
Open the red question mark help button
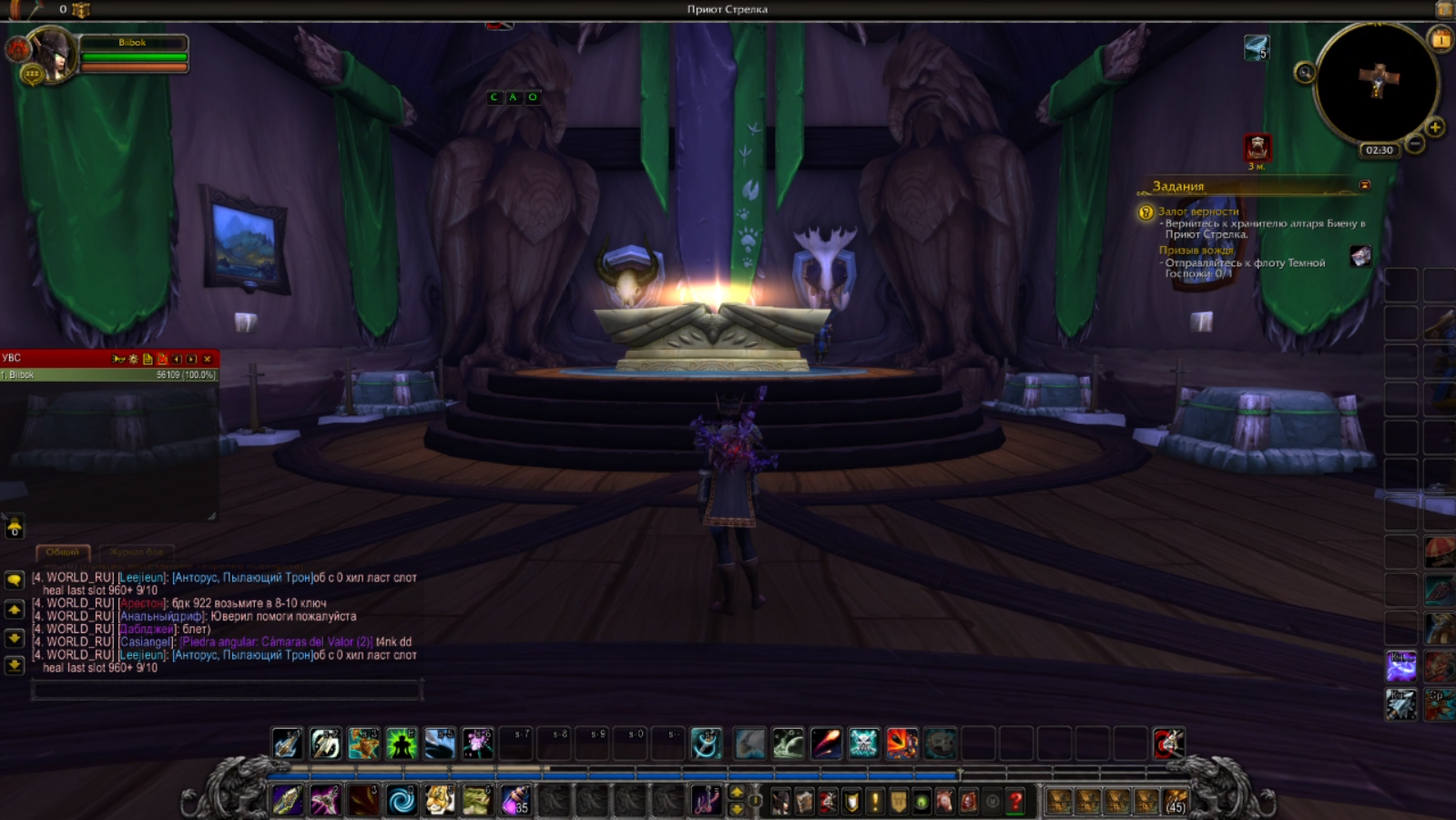coord(1015,801)
